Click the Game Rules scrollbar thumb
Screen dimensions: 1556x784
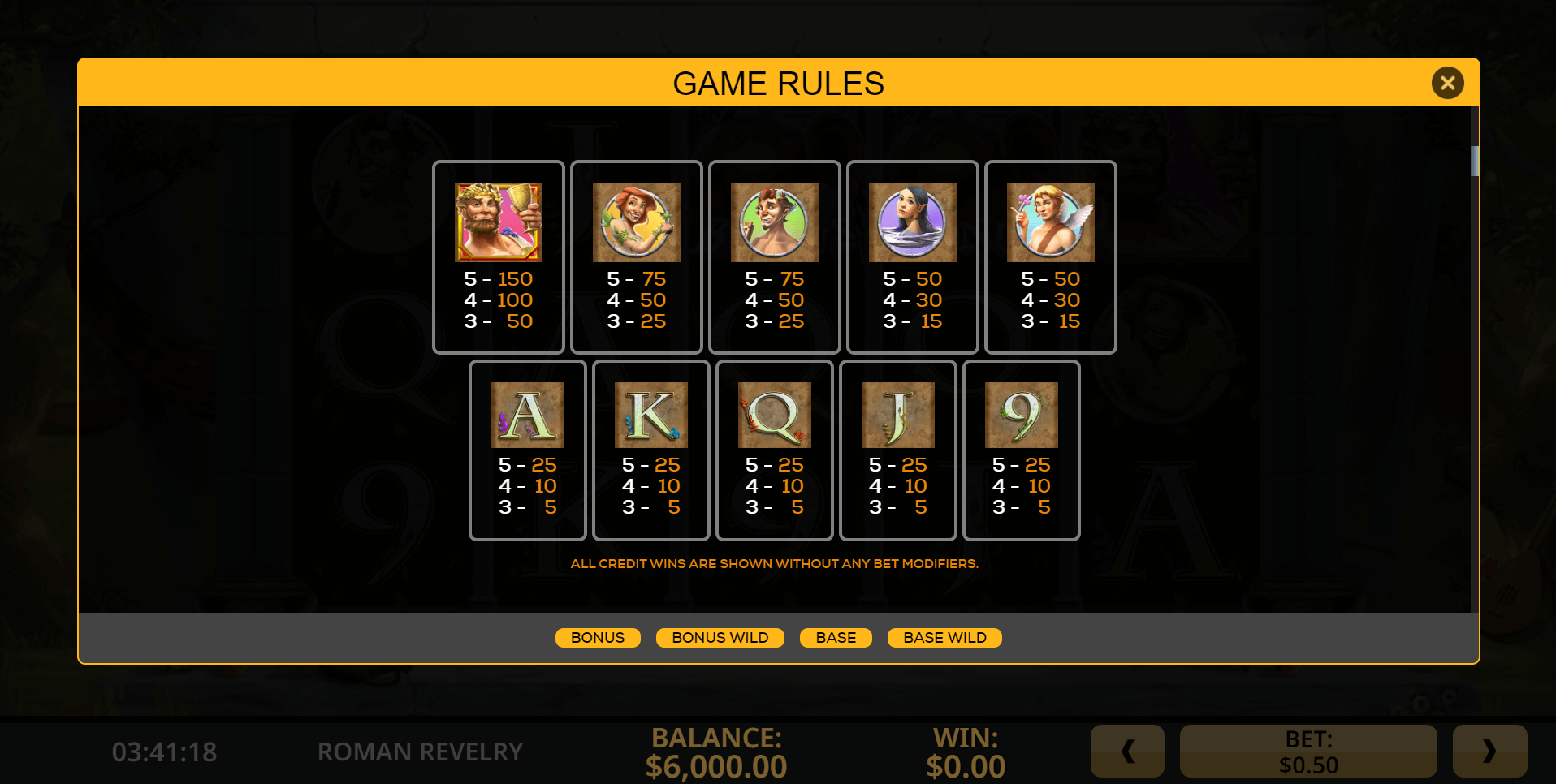click(1475, 161)
